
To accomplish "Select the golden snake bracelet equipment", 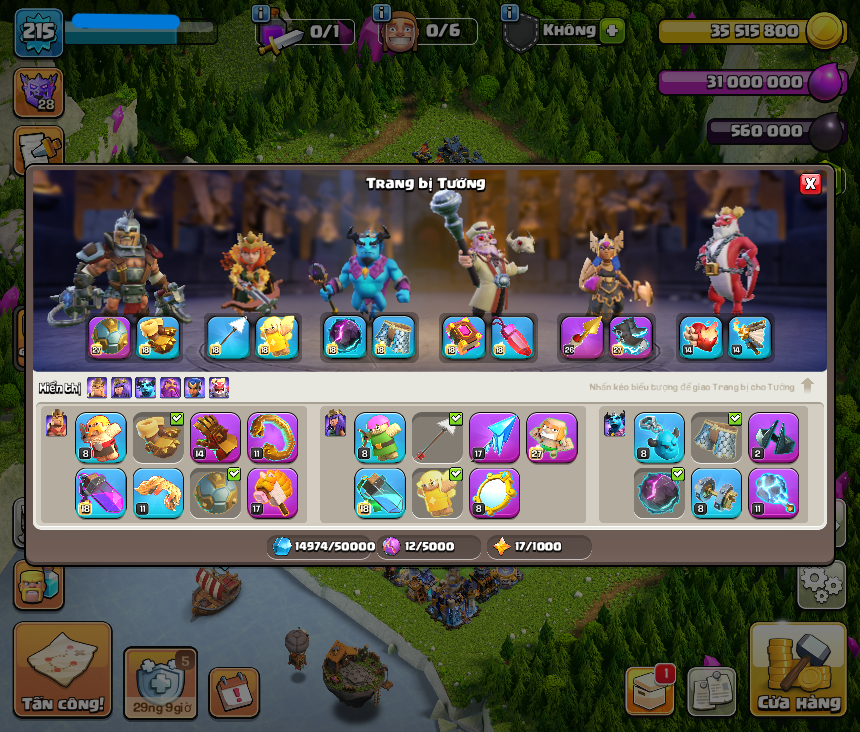I will 273,438.
